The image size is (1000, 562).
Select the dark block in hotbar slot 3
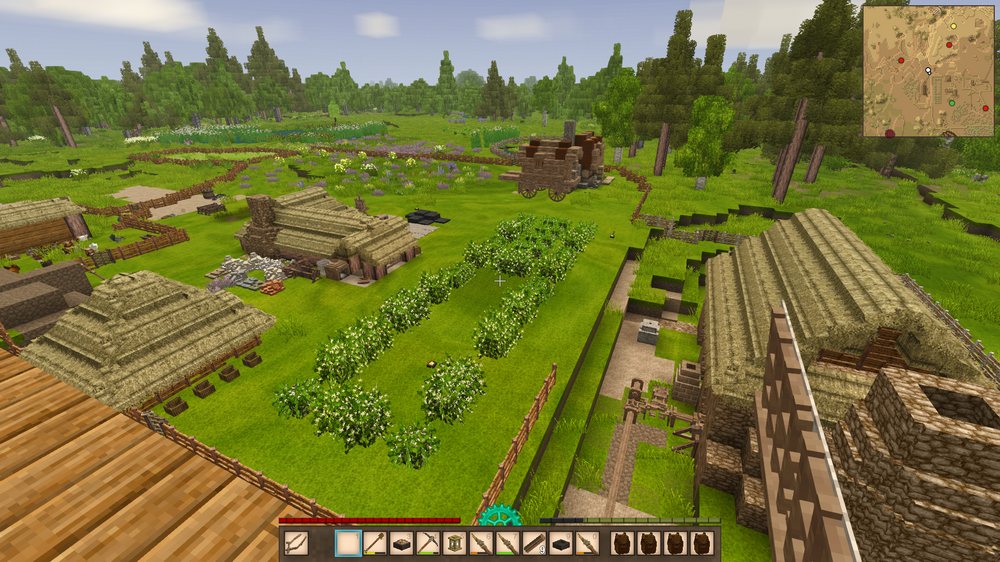[x=401, y=543]
